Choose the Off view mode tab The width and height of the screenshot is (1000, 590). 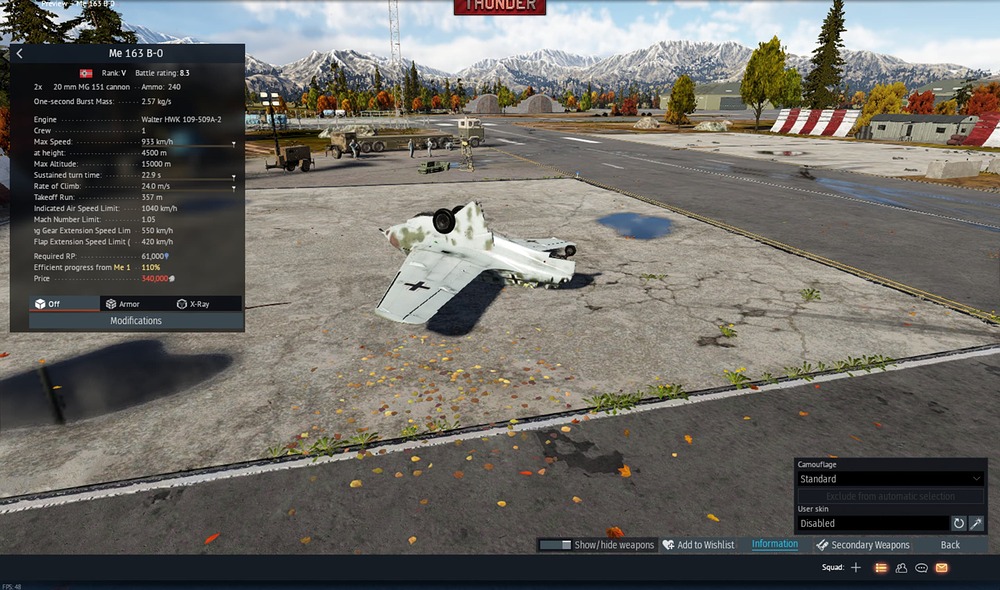point(48,304)
